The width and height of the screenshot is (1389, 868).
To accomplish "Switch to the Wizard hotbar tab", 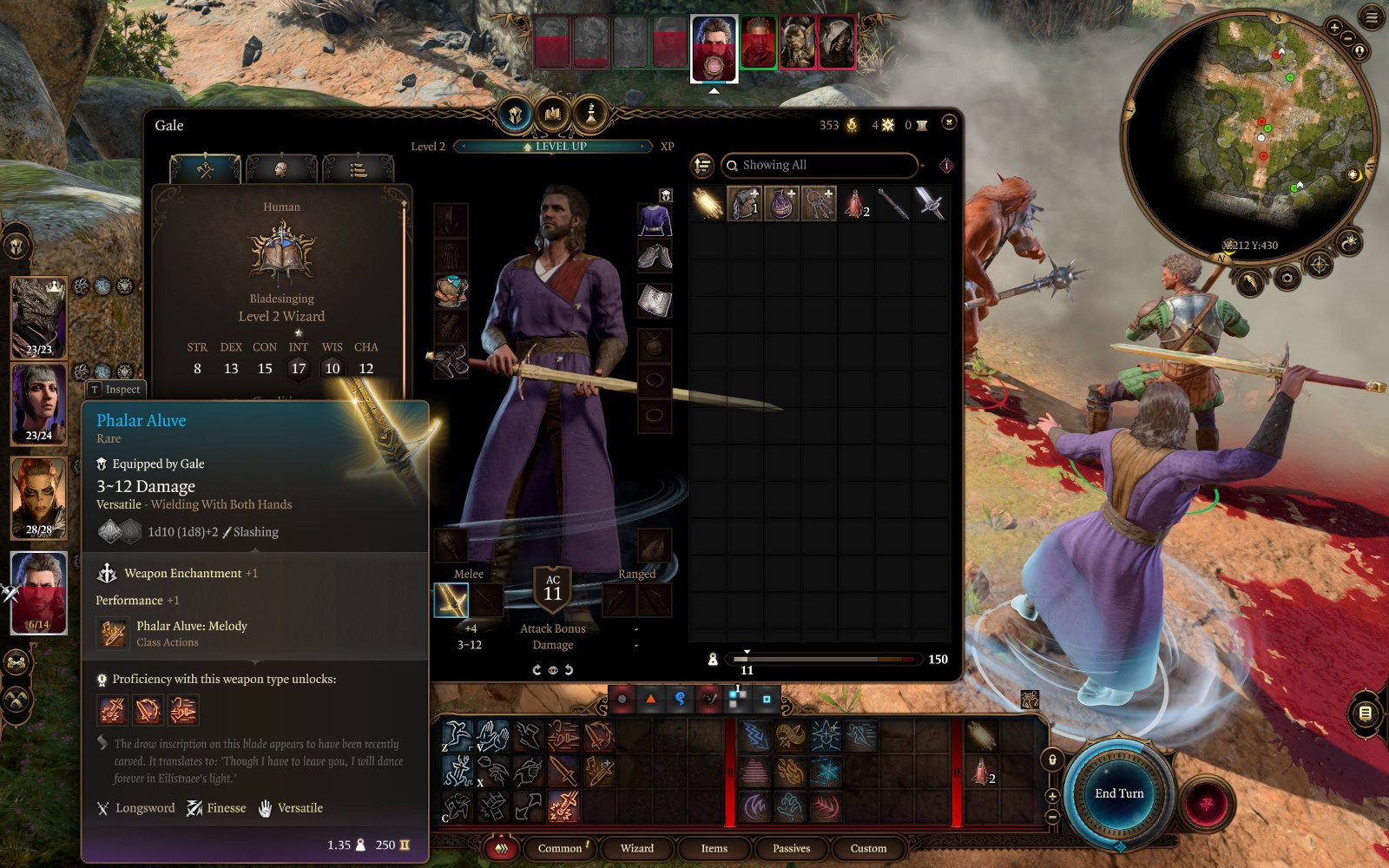I will (x=636, y=848).
